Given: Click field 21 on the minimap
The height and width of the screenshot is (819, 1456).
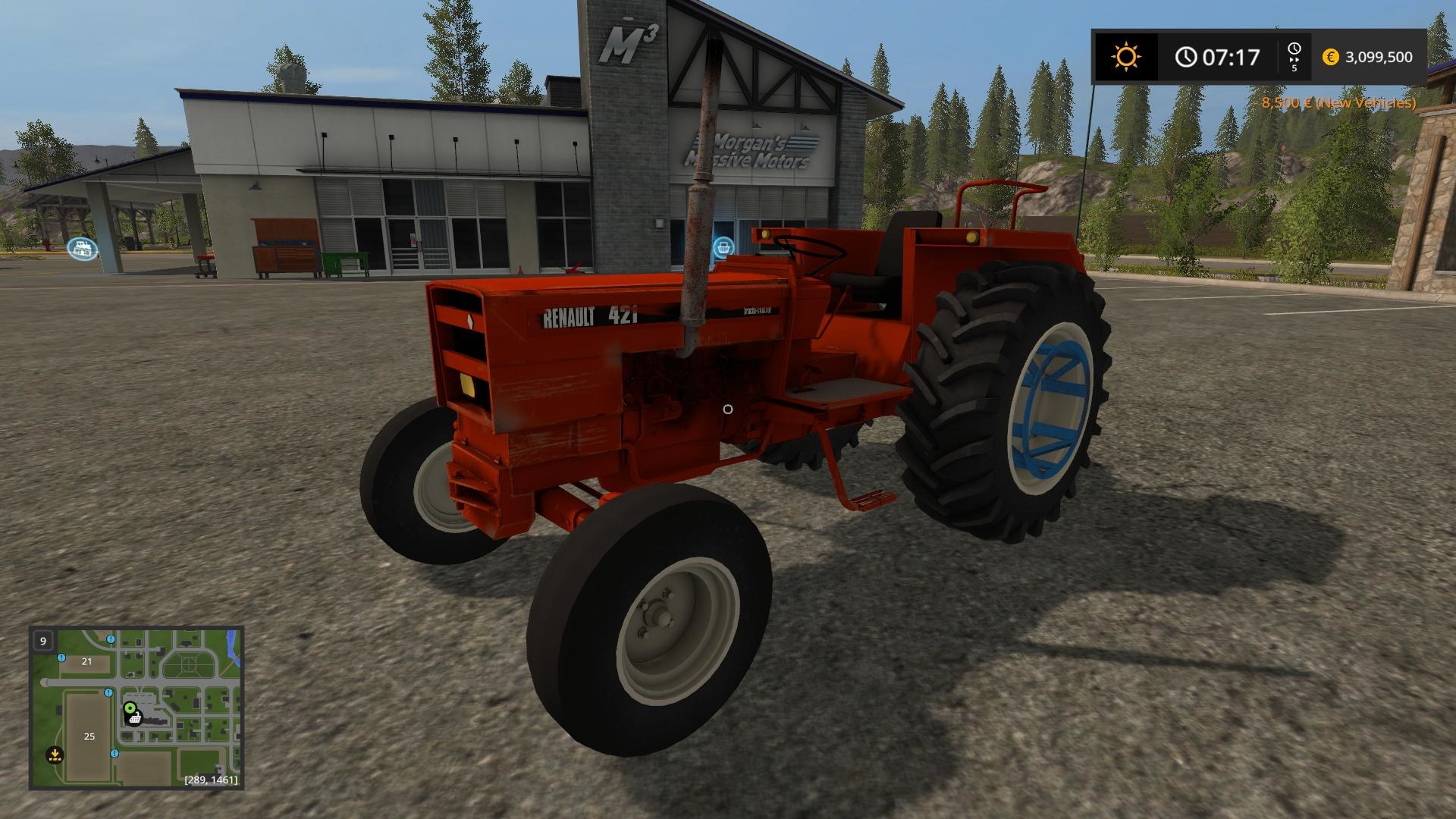Looking at the screenshot, I should click(86, 662).
